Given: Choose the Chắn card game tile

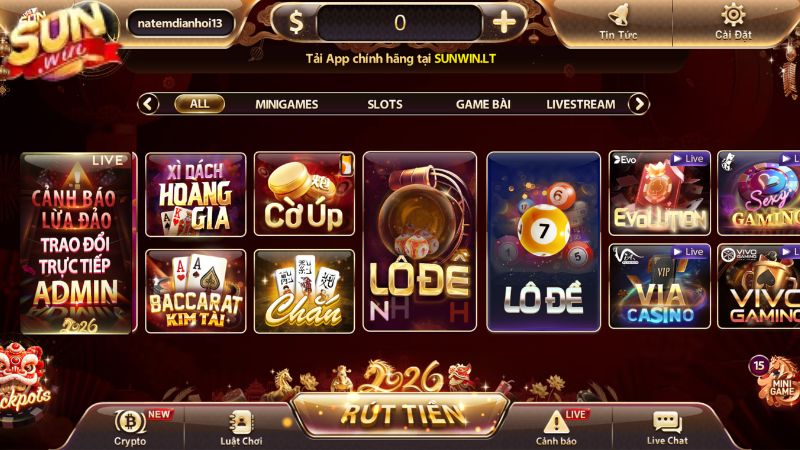Looking at the screenshot, I should click(x=304, y=290).
